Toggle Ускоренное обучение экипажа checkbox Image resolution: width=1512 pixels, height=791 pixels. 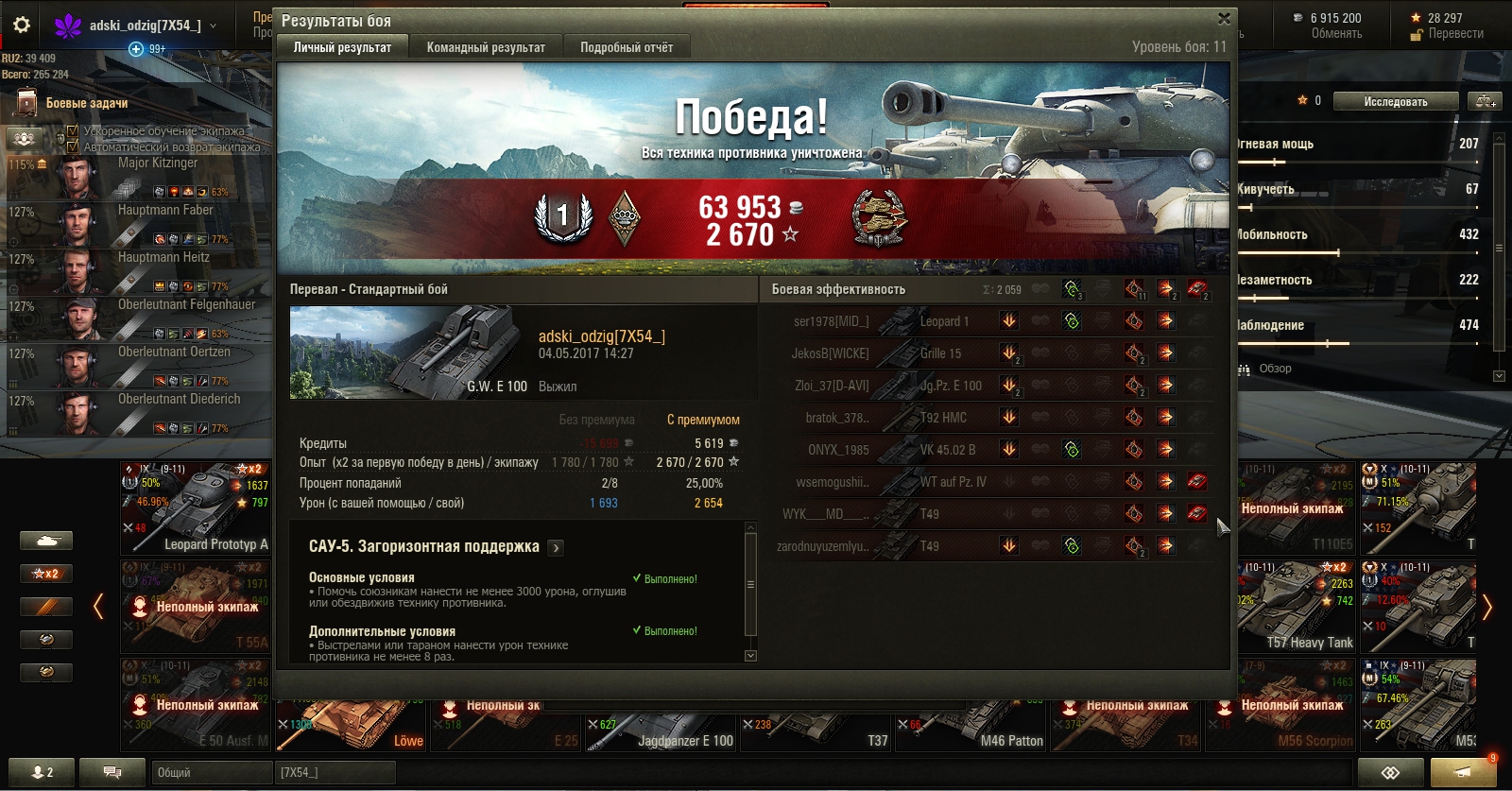[x=73, y=131]
